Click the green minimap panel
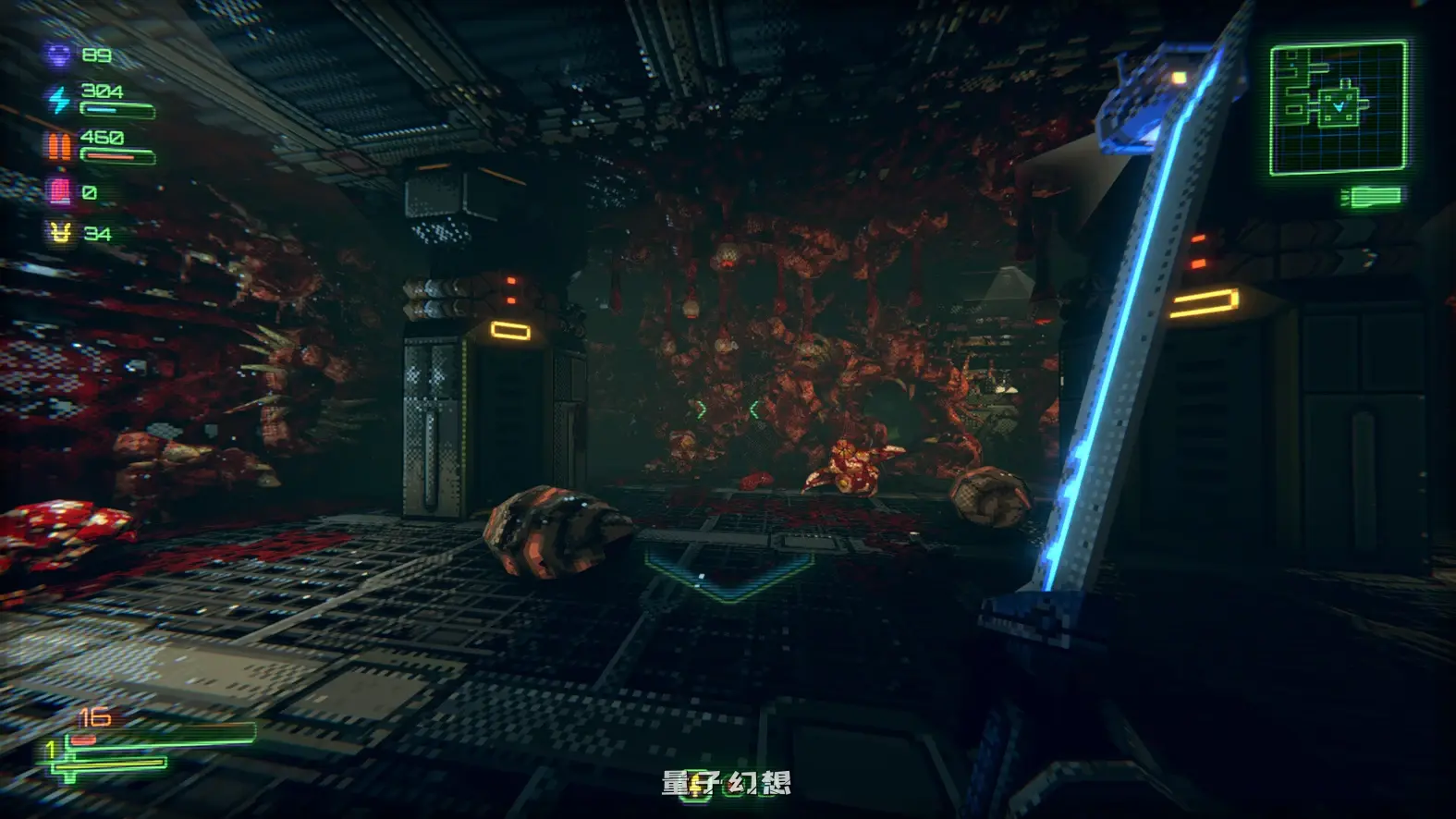Screen dimensions: 1456x819 (x=1338, y=108)
